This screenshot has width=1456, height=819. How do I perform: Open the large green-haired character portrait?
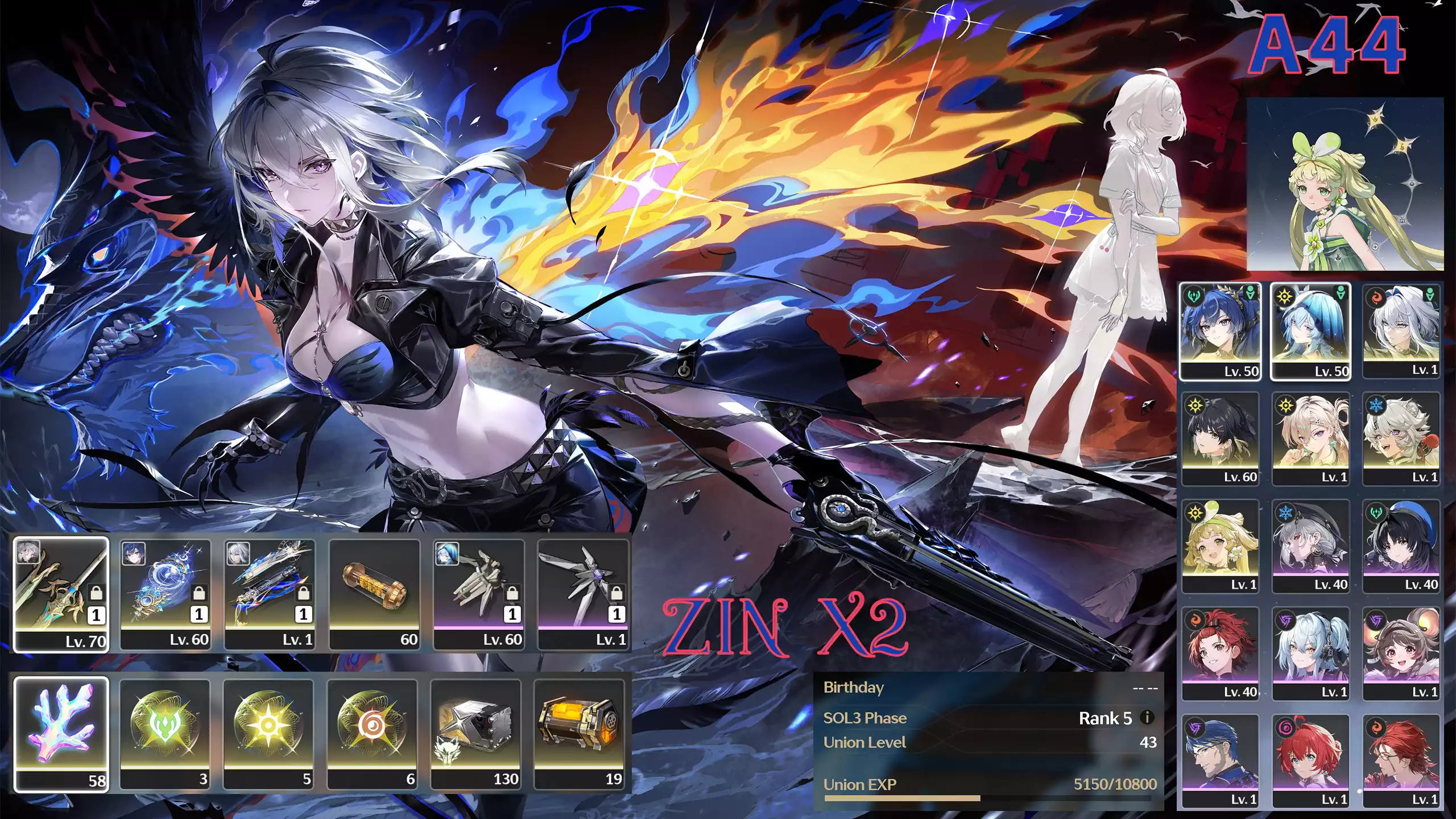pos(1345,184)
